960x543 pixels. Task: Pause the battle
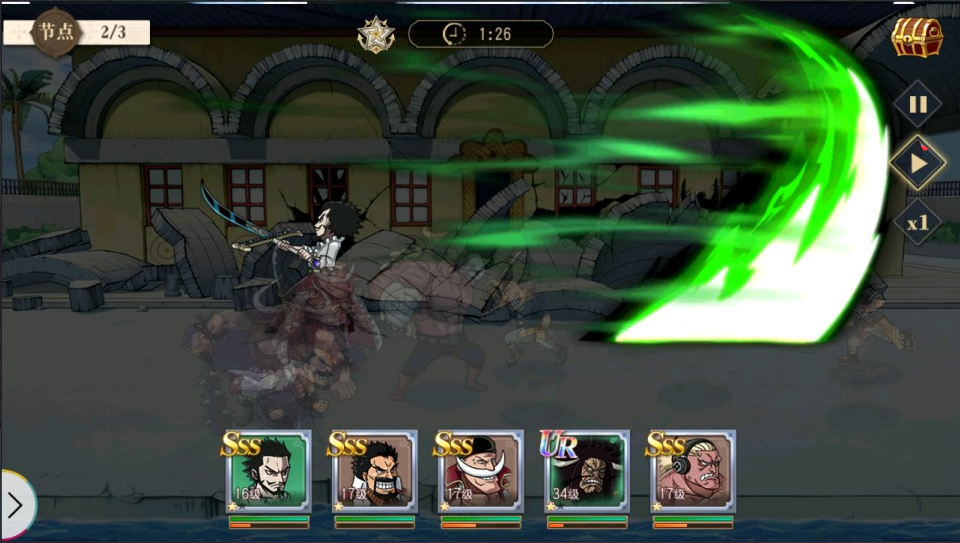(917, 104)
